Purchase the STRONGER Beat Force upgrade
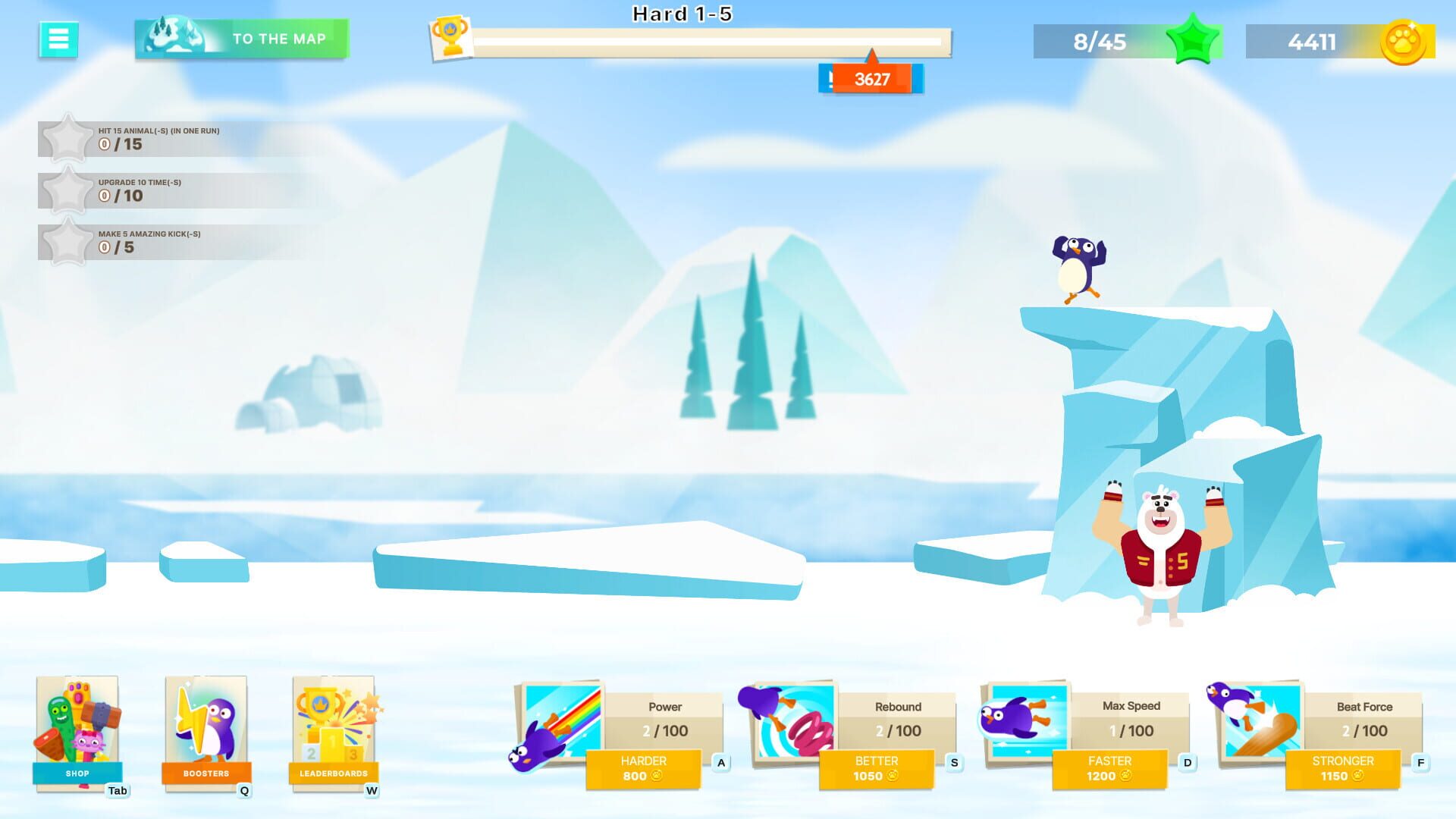Image resolution: width=1456 pixels, height=819 pixels. (x=1343, y=767)
